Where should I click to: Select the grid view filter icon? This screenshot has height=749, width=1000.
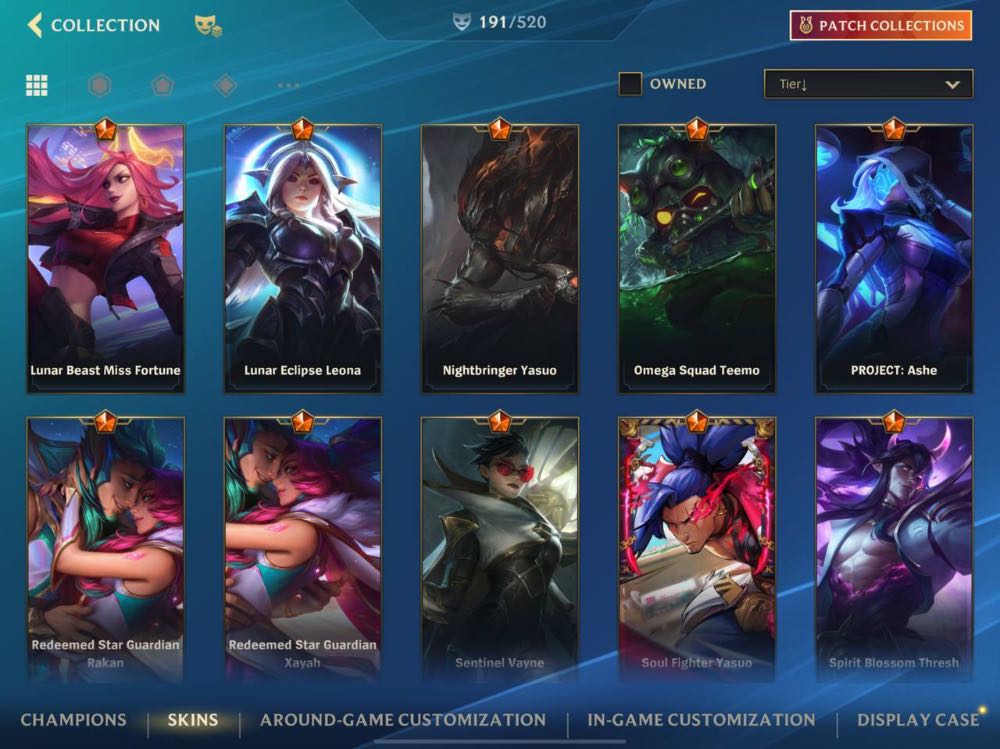tap(37, 85)
